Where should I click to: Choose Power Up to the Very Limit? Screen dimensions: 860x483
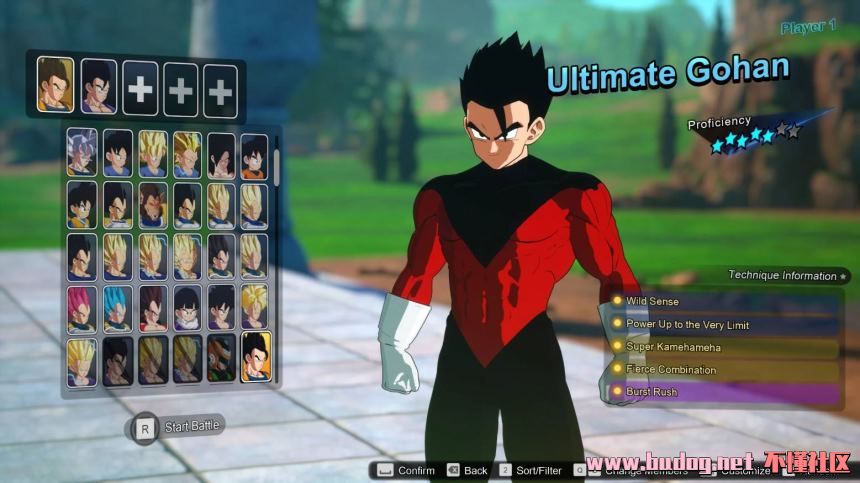point(722,324)
